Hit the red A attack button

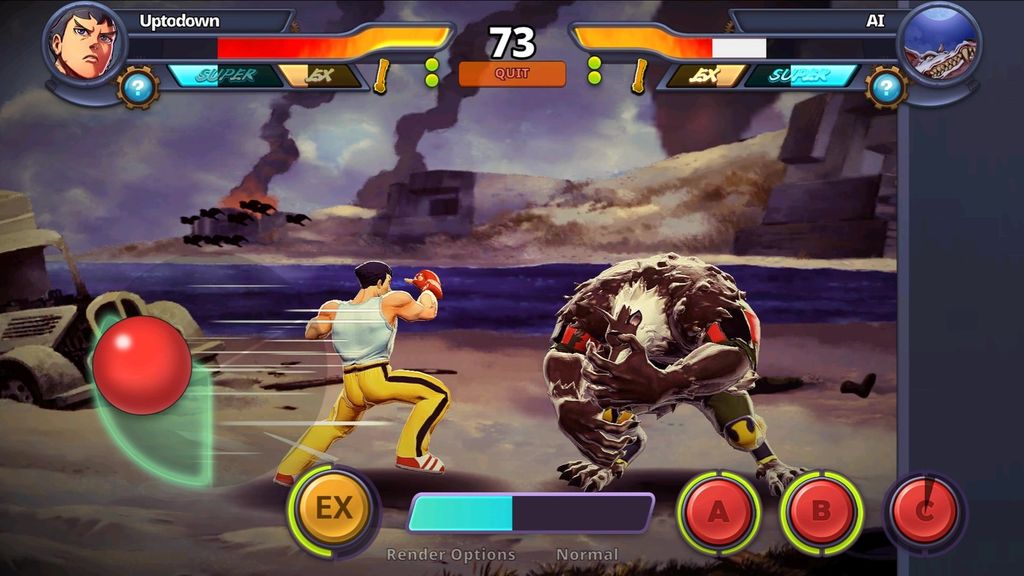[718, 512]
